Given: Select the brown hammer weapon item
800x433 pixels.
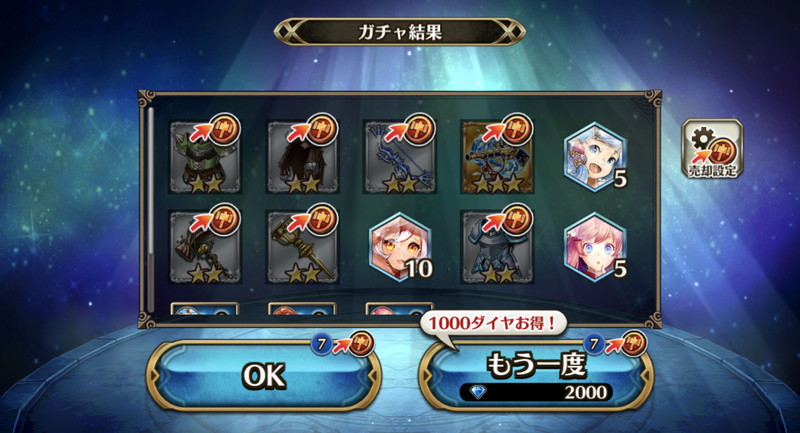Looking at the screenshot, I should 202,245.
